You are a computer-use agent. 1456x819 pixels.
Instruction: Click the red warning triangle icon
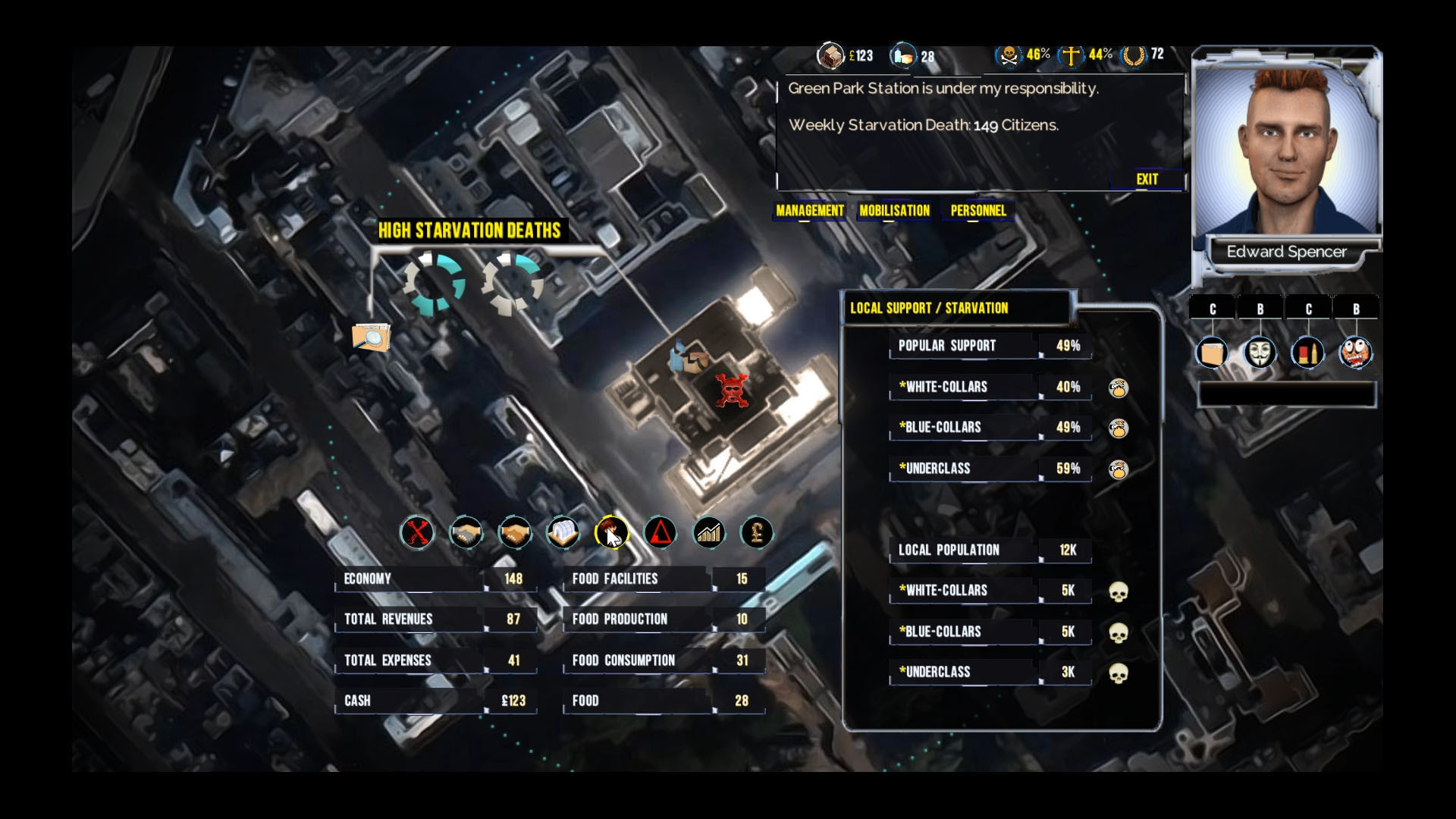coord(660,532)
